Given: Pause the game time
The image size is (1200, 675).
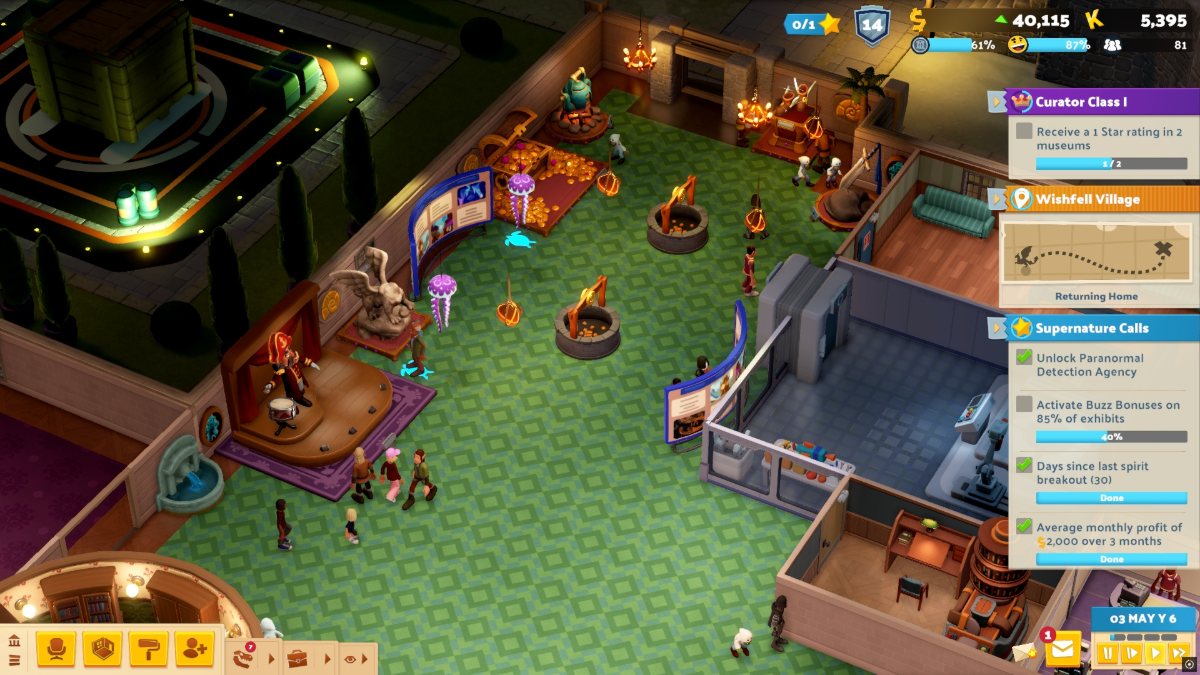Looking at the screenshot, I should 1107,653.
